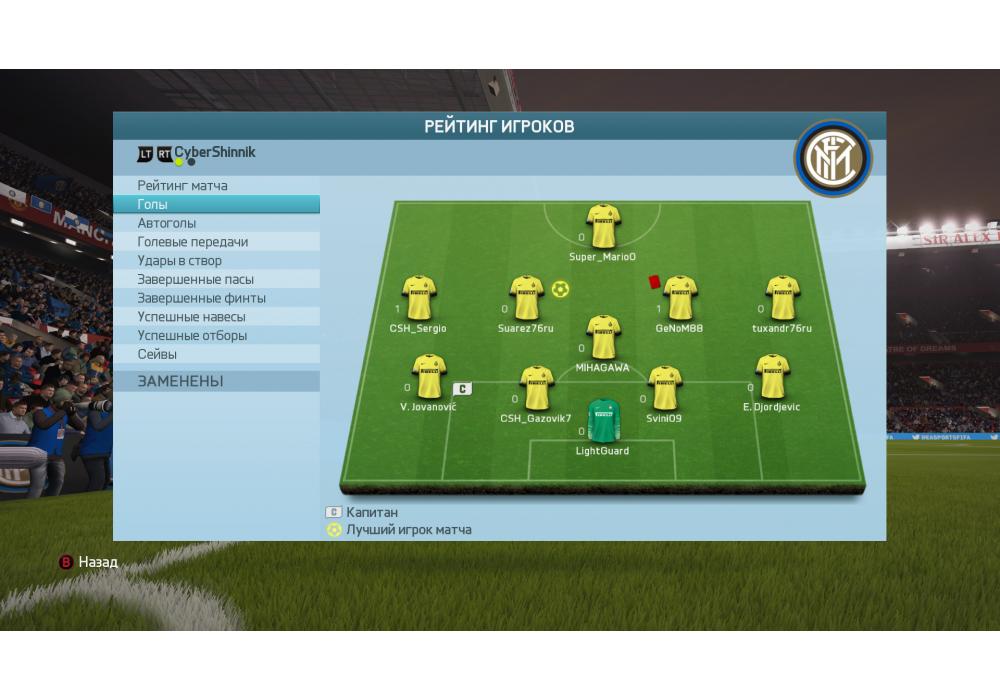Show Голевые передачи statistics
This screenshot has height=700, width=1000.
click(x=193, y=242)
